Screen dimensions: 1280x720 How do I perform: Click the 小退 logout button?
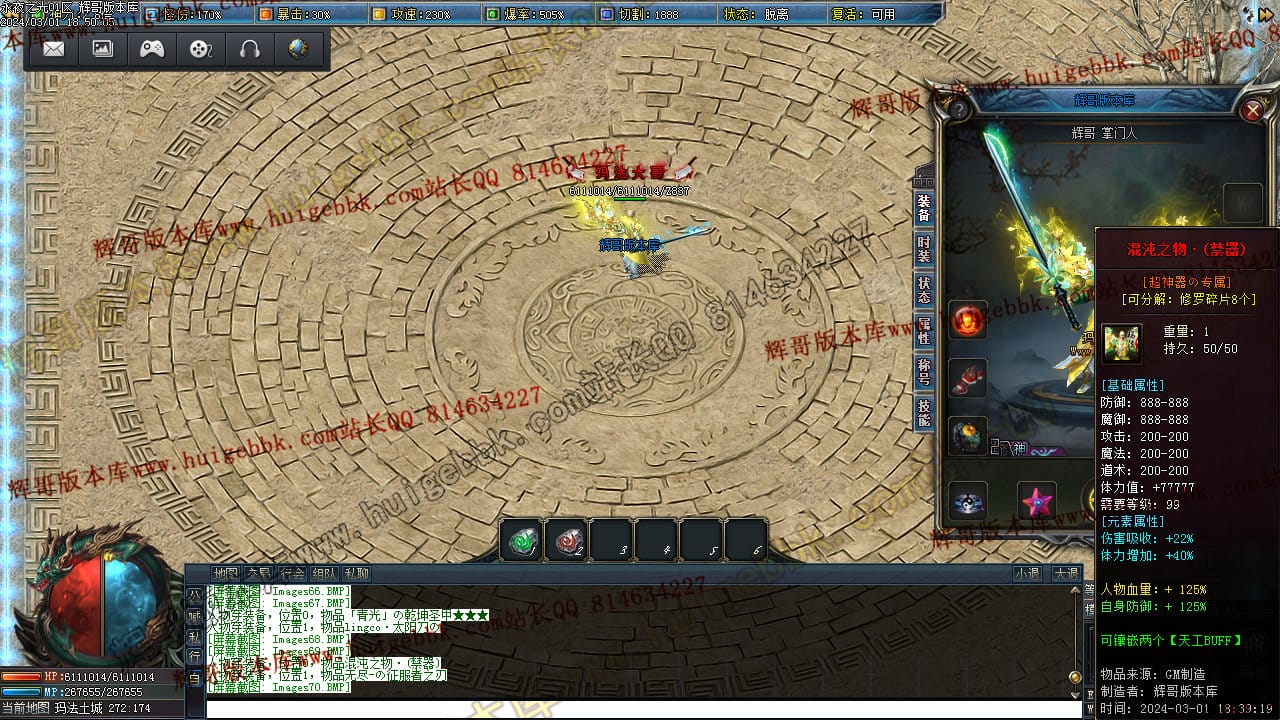[1027, 574]
